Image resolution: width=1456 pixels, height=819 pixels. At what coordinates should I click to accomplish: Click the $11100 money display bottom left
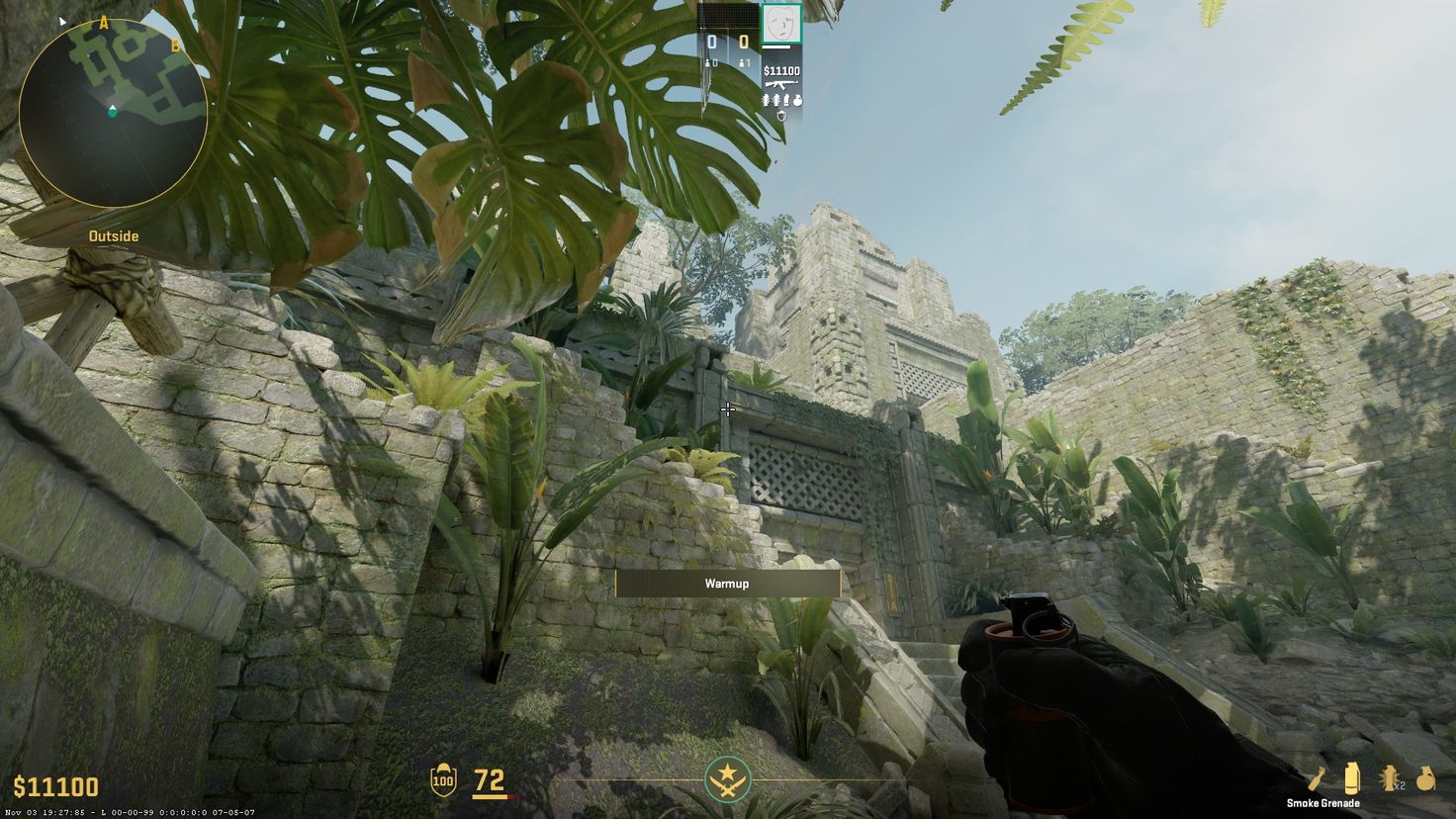(x=55, y=786)
